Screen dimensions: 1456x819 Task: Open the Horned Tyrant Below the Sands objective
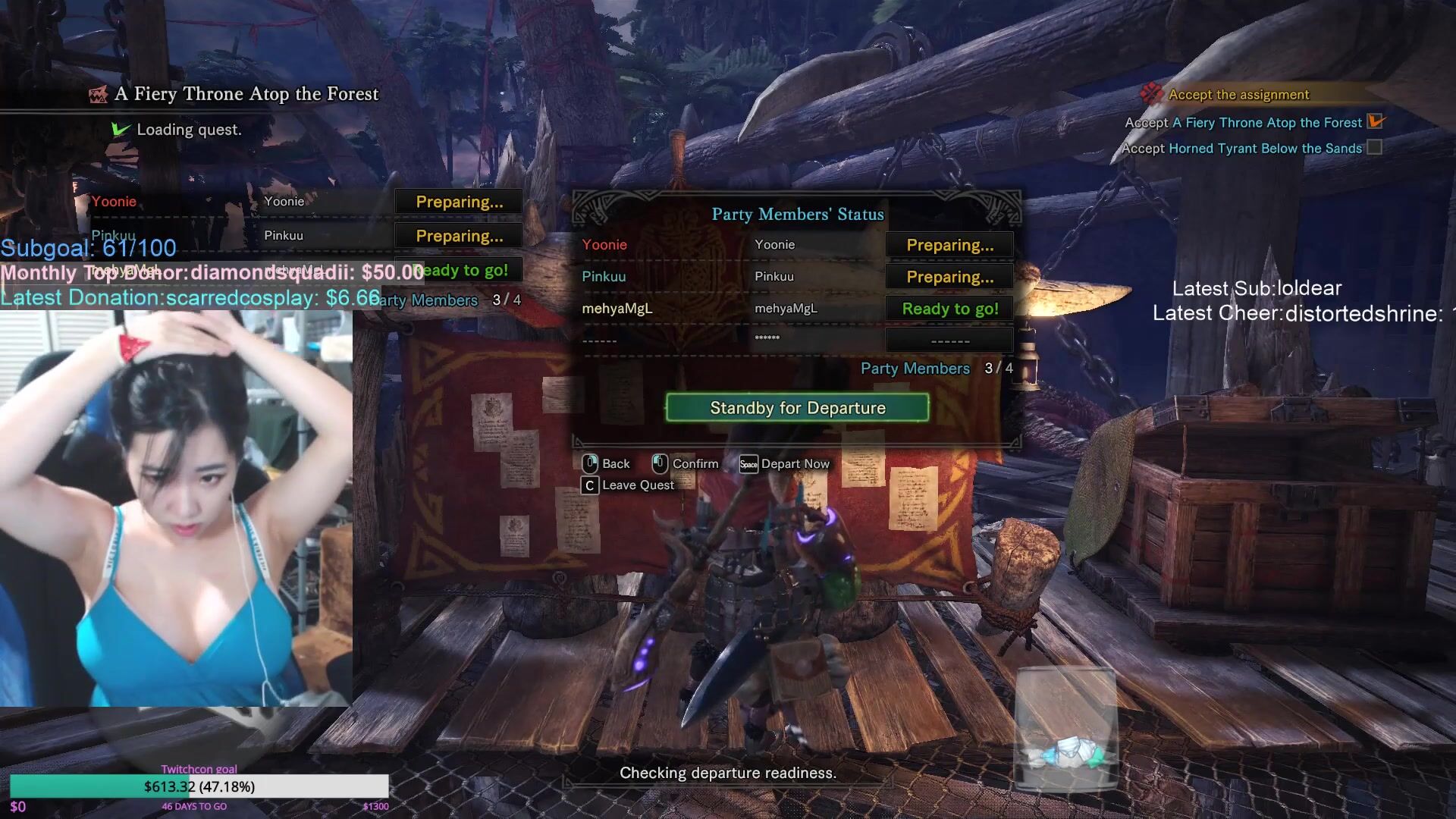coord(1265,149)
